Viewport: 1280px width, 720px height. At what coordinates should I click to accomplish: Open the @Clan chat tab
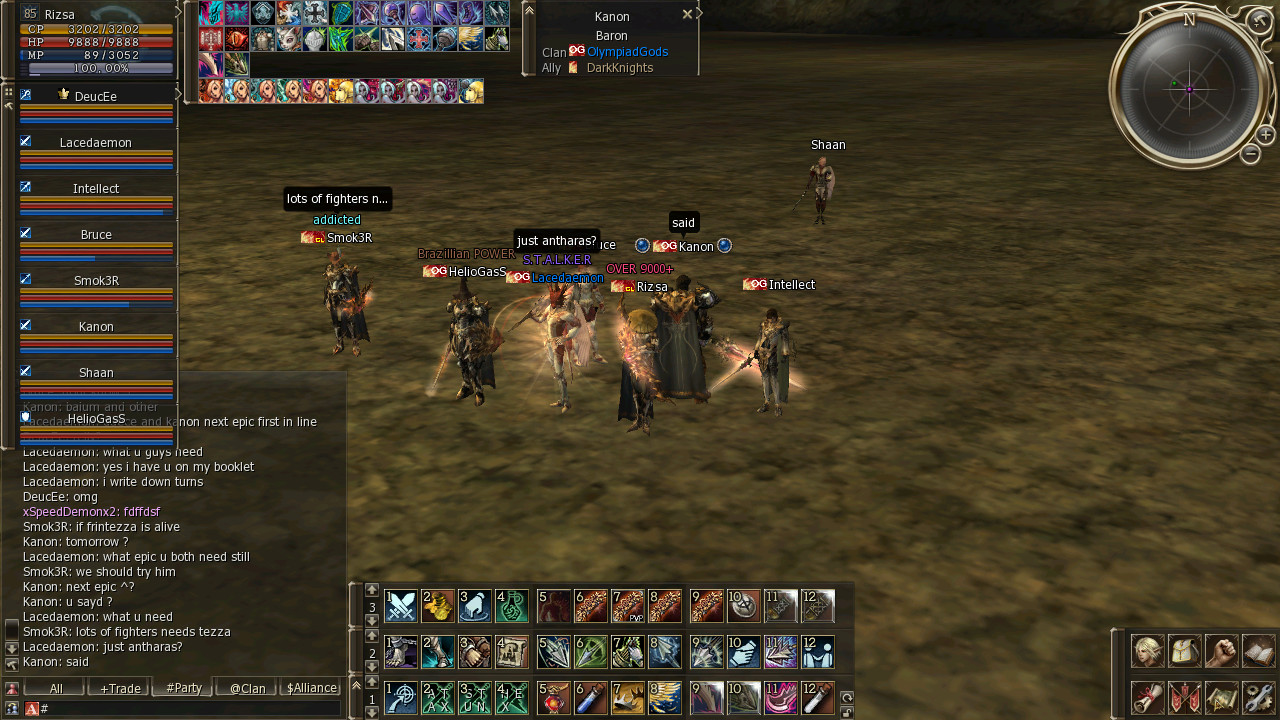tap(247, 688)
